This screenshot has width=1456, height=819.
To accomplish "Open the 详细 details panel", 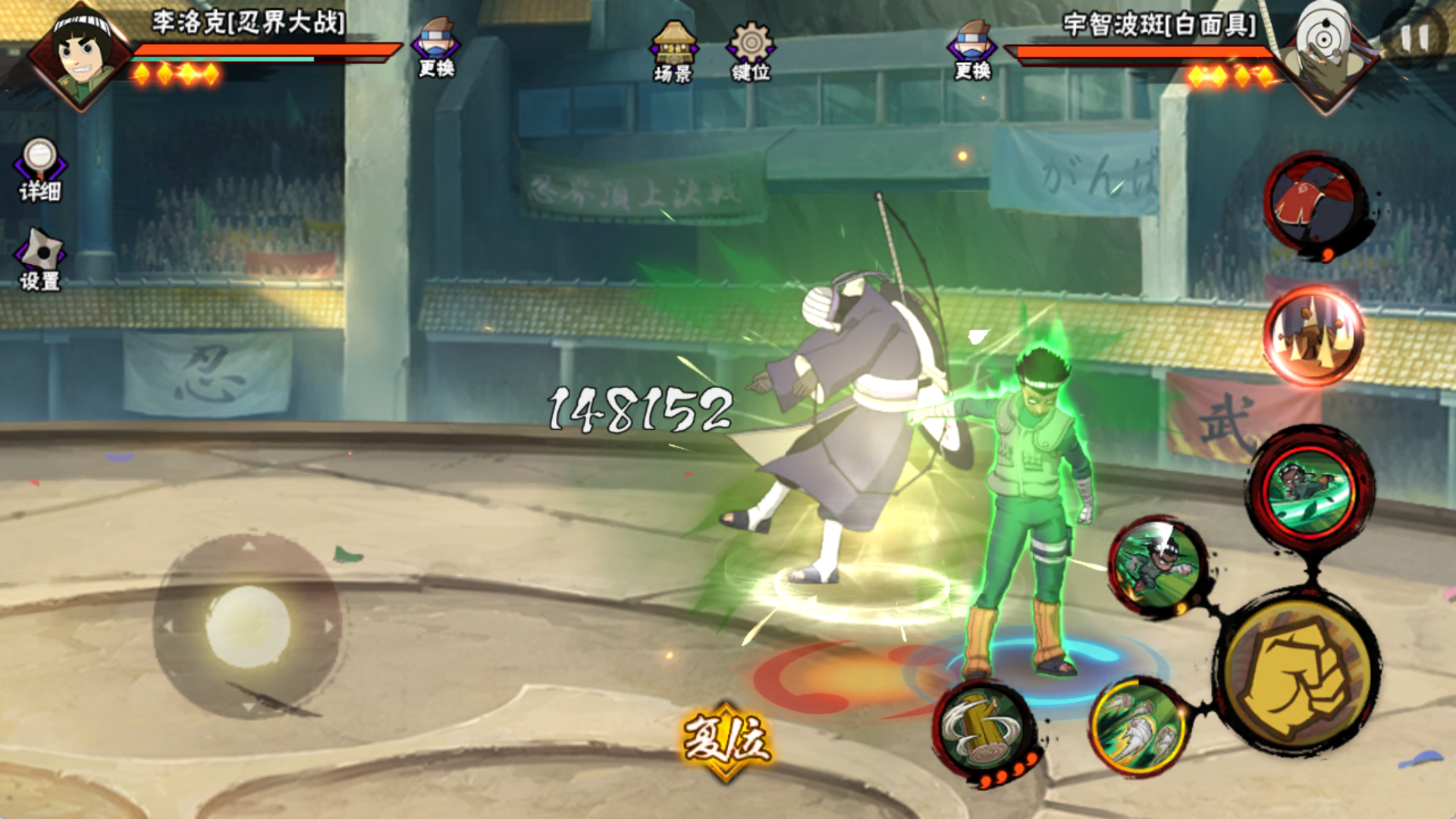I will pos(39,170).
